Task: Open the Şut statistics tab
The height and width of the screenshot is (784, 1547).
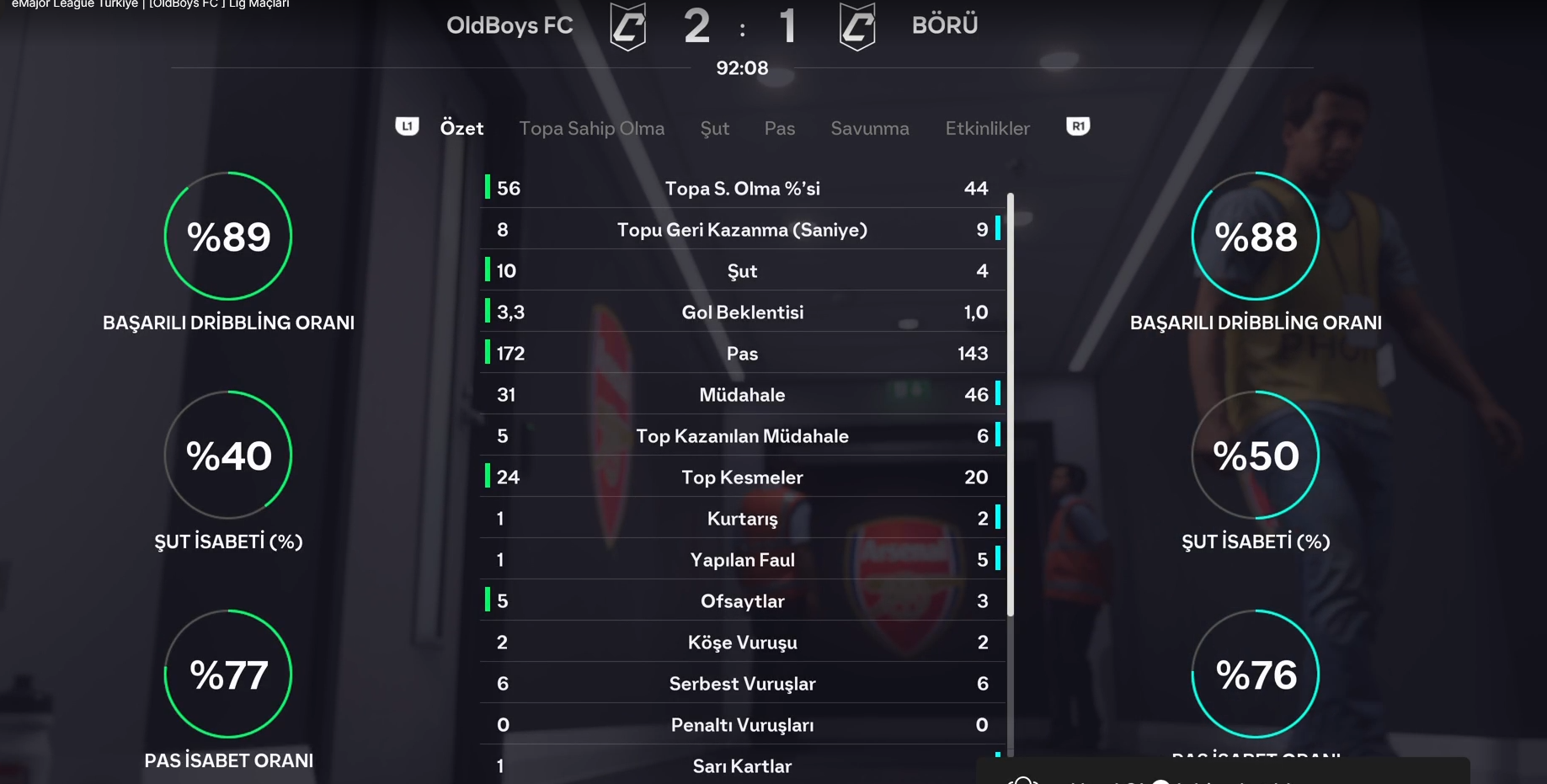Action: coord(714,128)
